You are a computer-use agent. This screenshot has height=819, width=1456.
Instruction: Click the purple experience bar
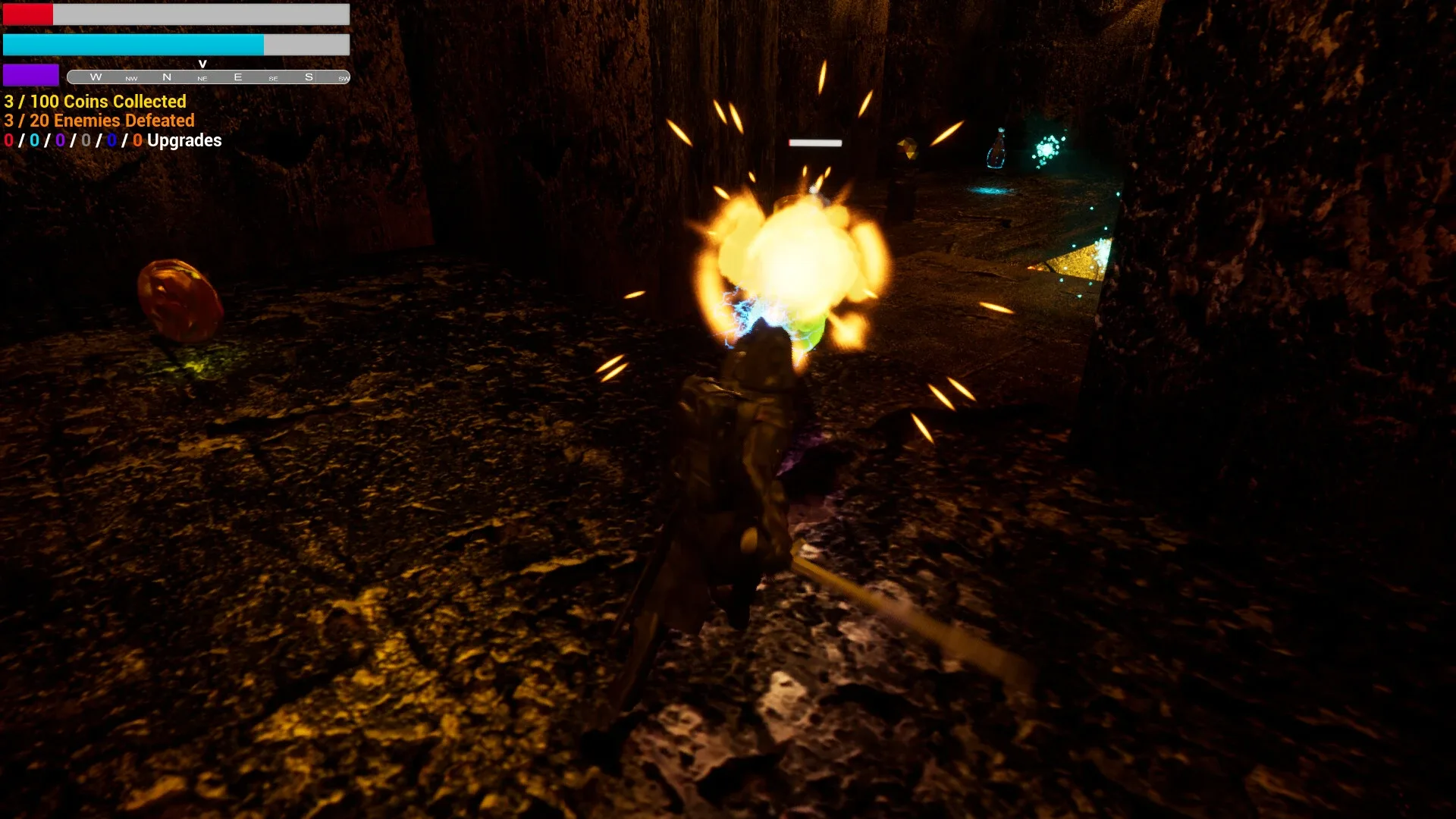pos(32,74)
